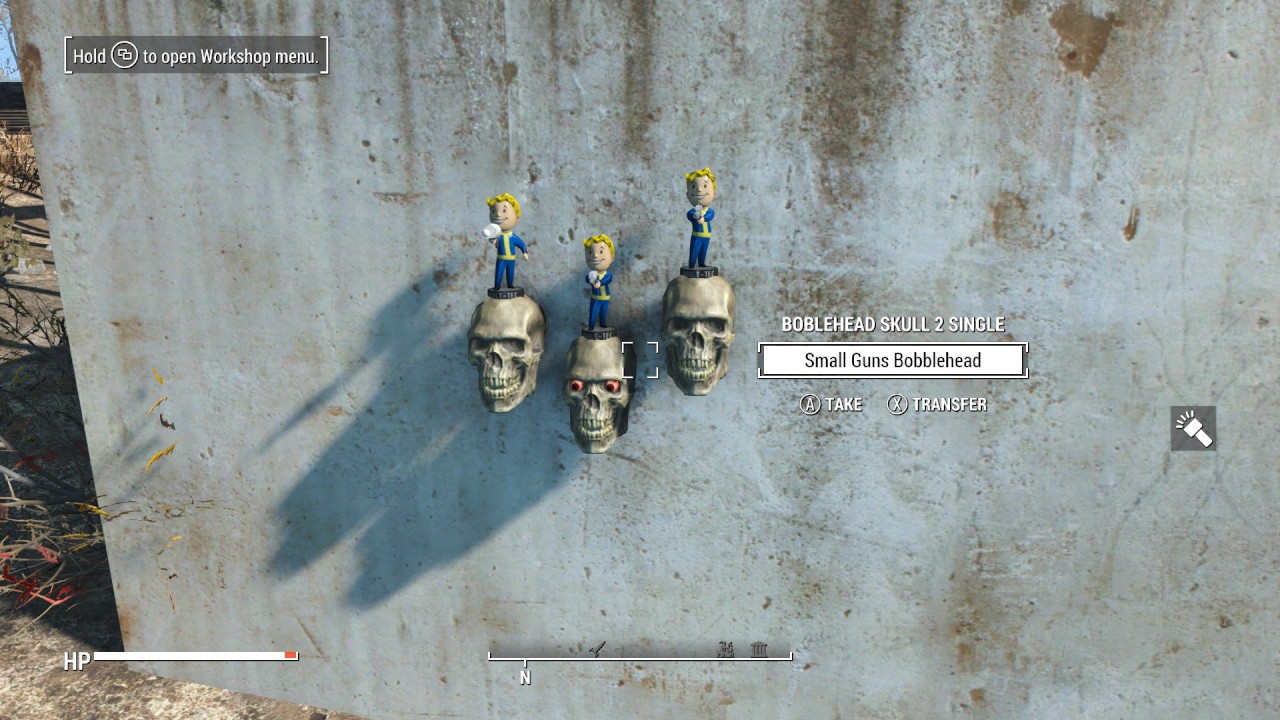Click the crosshair targeting the skull
The image size is (1280, 720).
tap(641, 359)
